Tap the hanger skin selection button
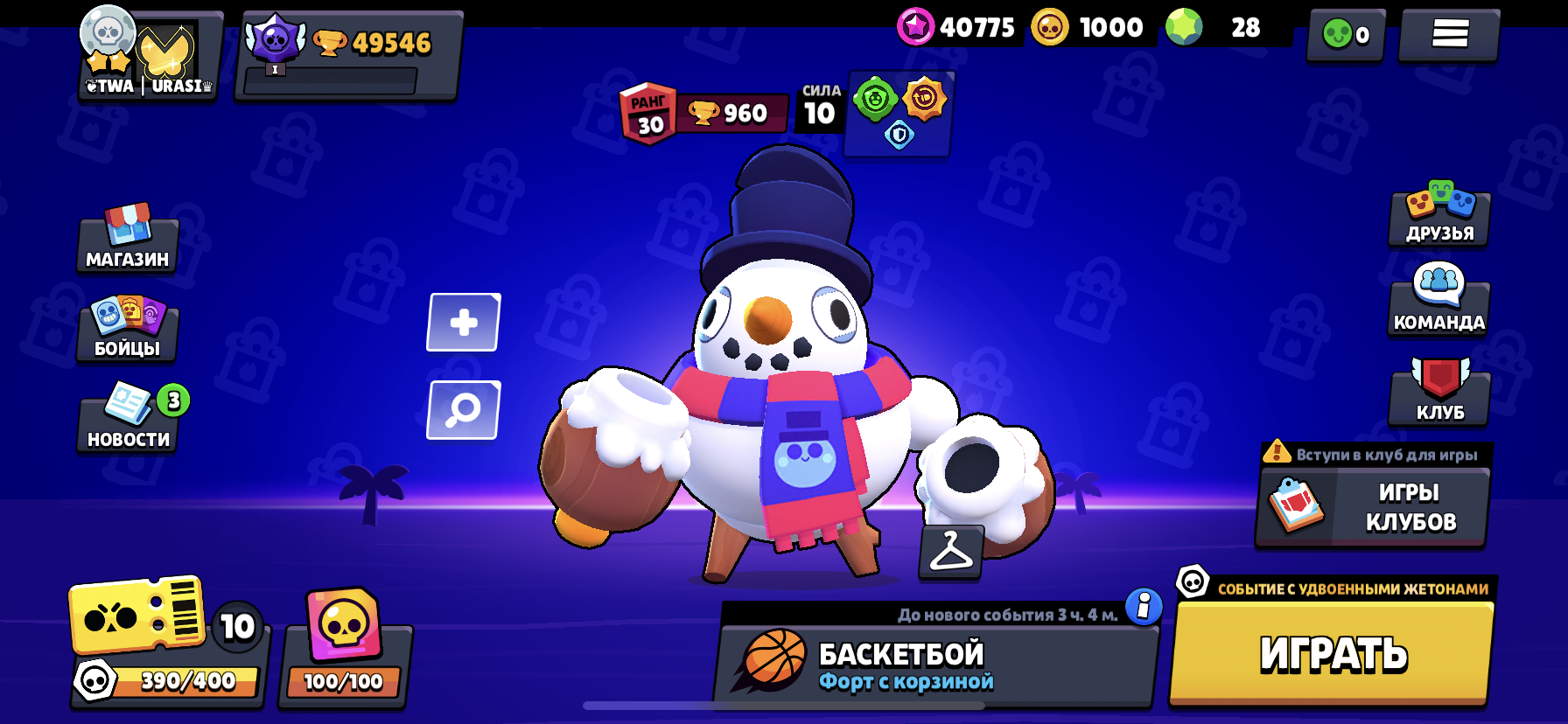Viewport: 1568px width, 724px height. [x=951, y=553]
